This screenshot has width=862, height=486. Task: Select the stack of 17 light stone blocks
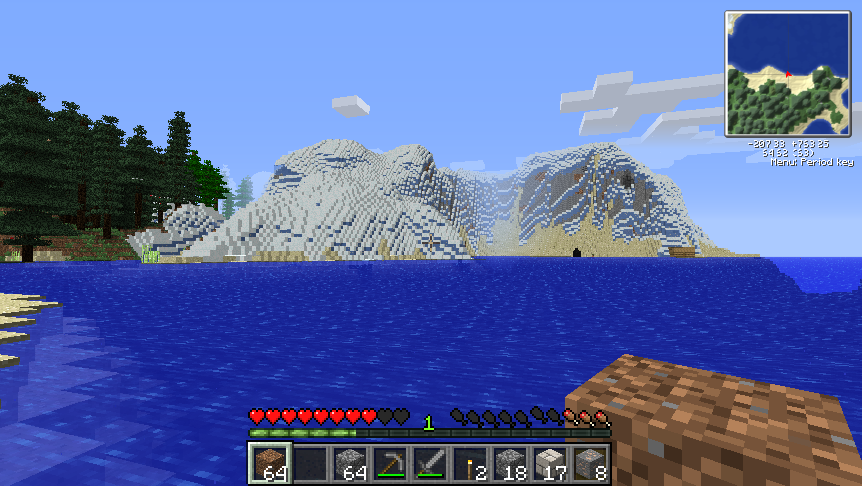(x=550, y=464)
